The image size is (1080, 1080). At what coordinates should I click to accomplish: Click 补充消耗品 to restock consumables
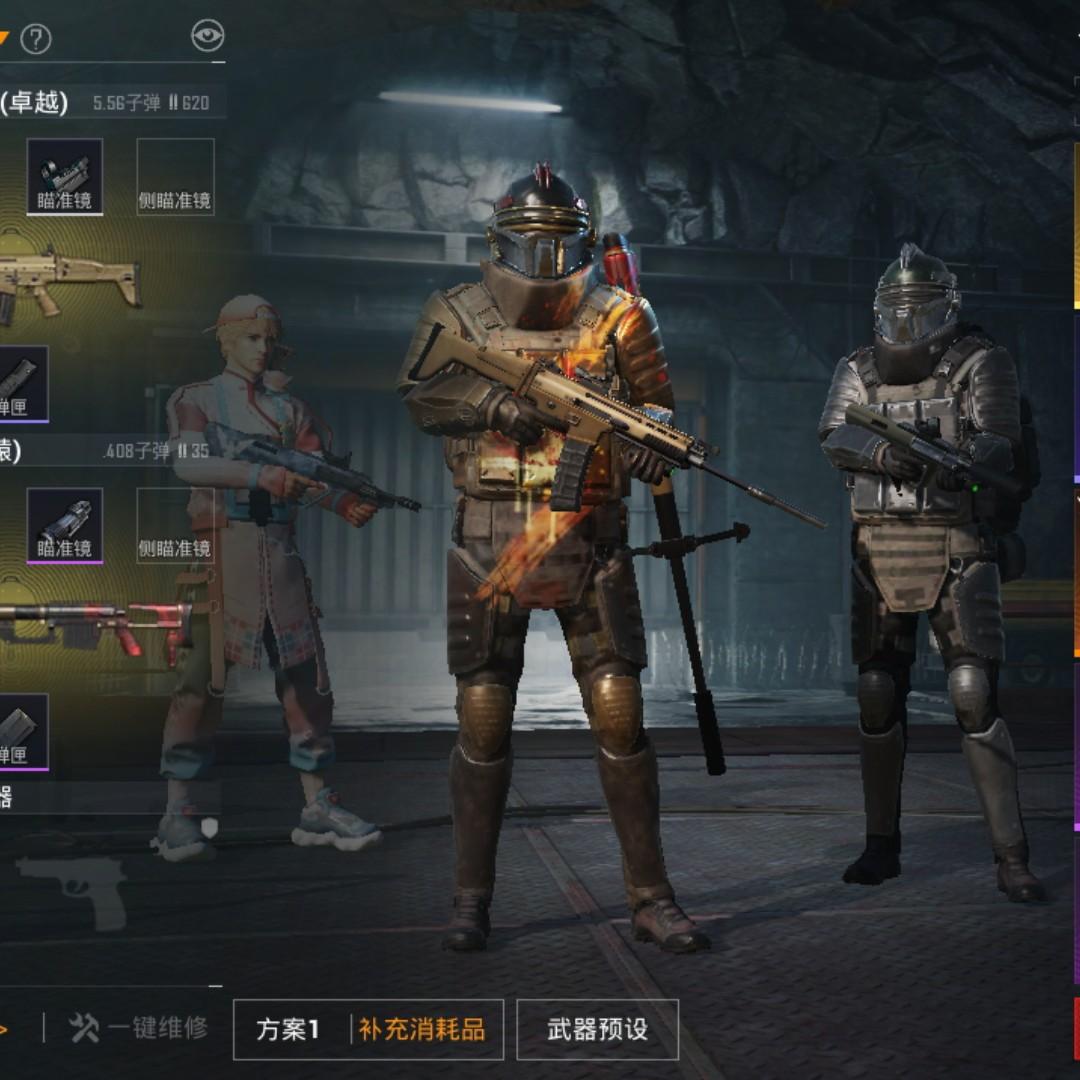coord(422,1029)
